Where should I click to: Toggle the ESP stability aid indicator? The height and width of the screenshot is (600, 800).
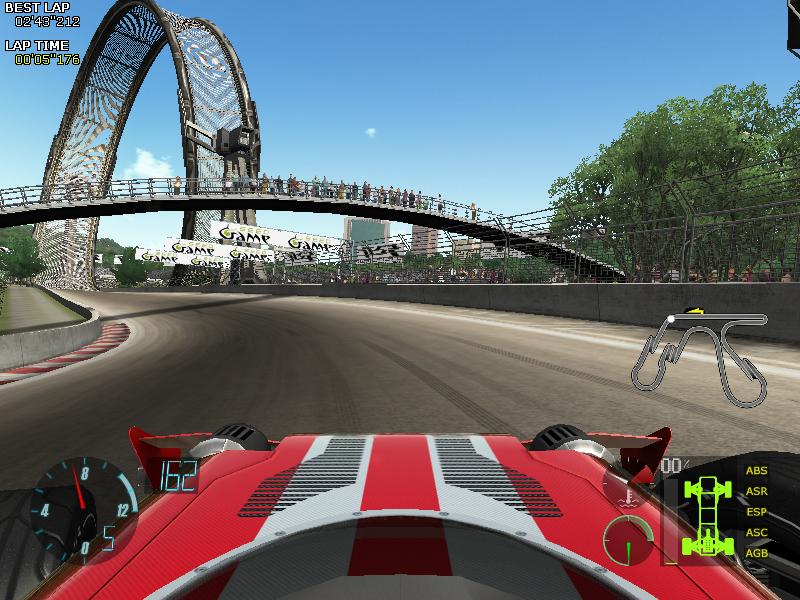pos(757,512)
